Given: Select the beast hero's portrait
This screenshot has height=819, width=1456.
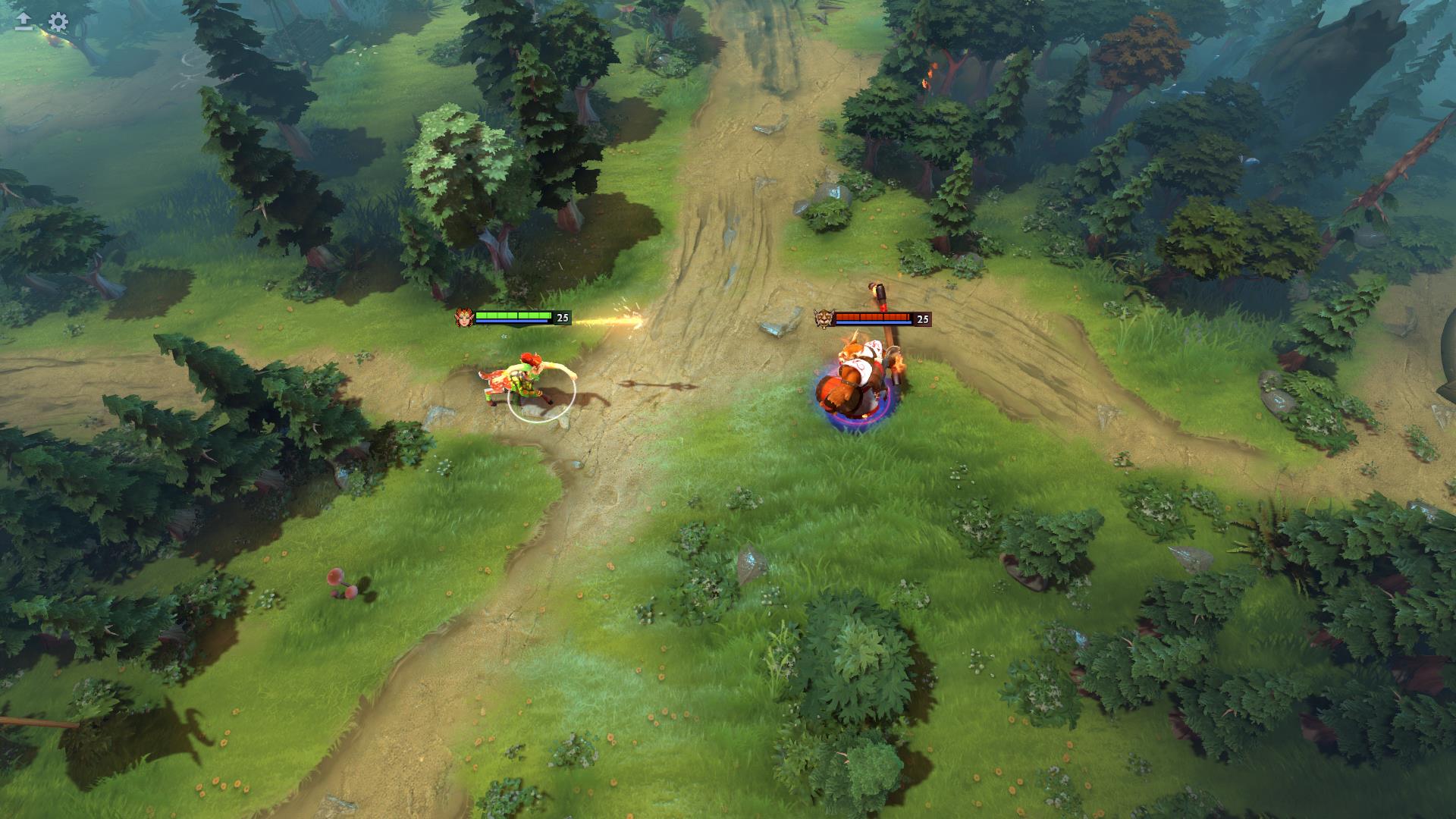Looking at the screenshot, I should tap(823, 318).
